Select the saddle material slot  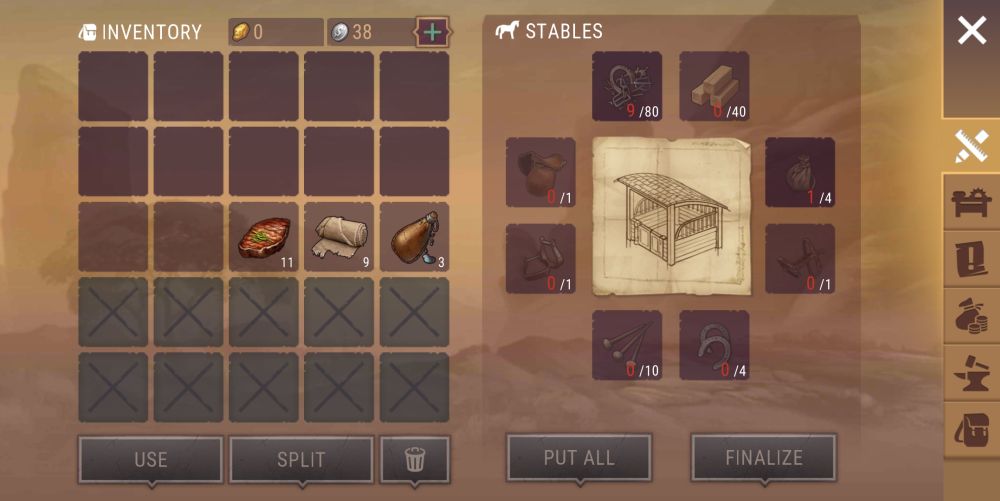tap(540, 172)
